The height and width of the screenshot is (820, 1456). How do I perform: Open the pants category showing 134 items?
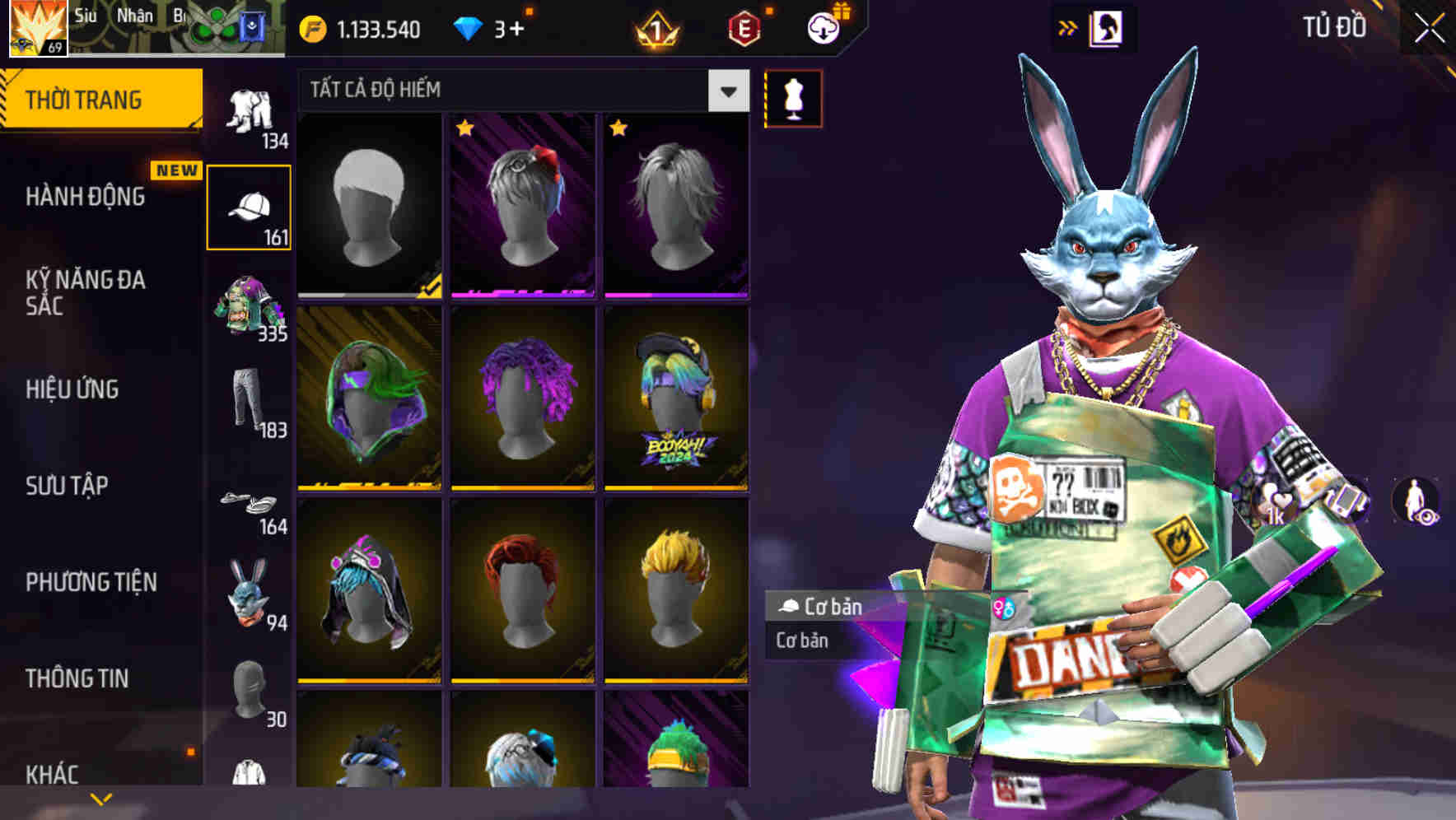click(250, 111)
